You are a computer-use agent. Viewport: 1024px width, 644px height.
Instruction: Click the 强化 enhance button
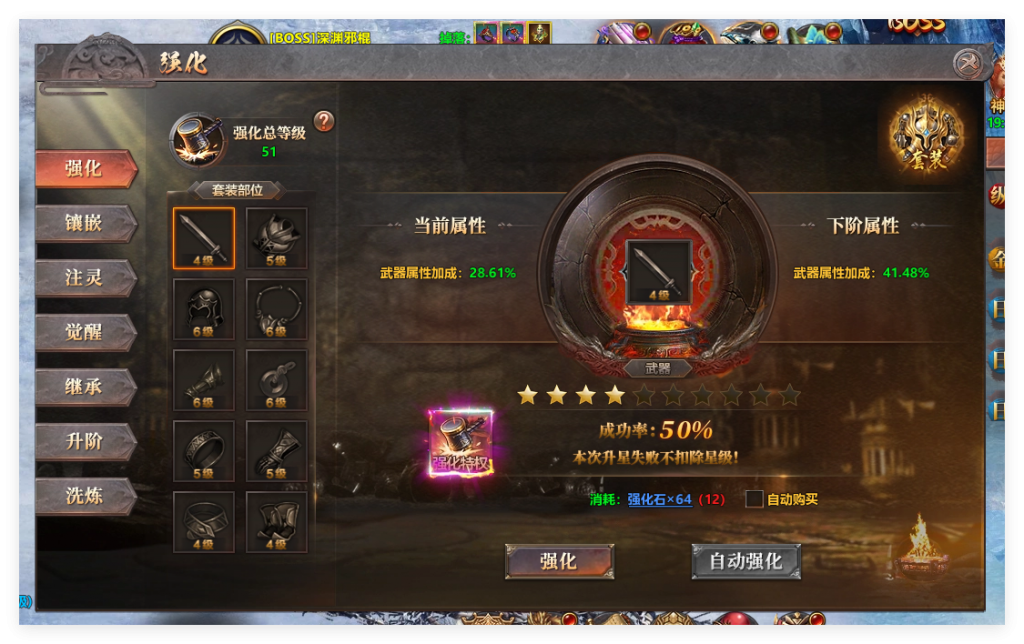[559, 561]
